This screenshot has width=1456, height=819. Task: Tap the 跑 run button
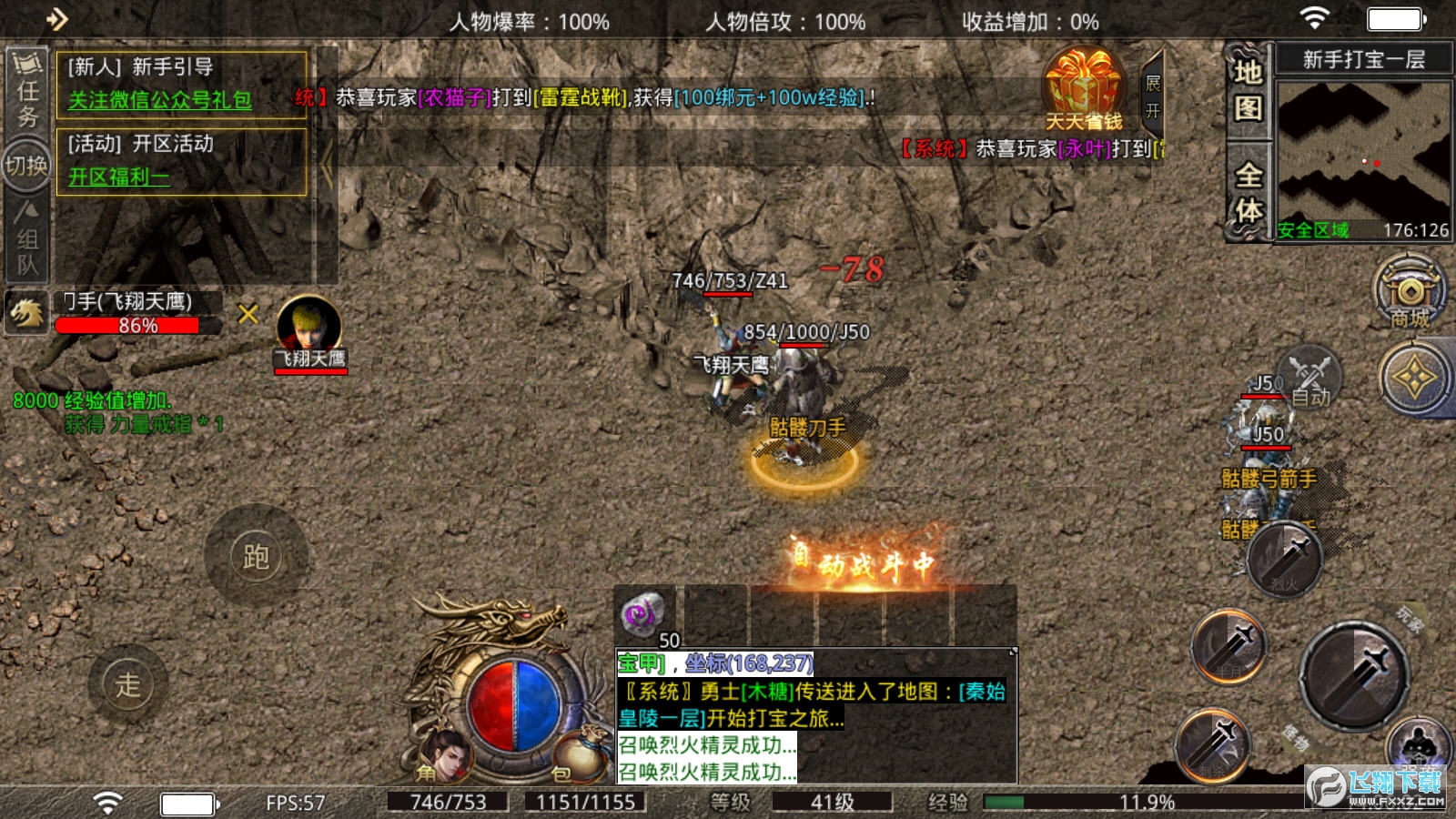coord(256,556)
